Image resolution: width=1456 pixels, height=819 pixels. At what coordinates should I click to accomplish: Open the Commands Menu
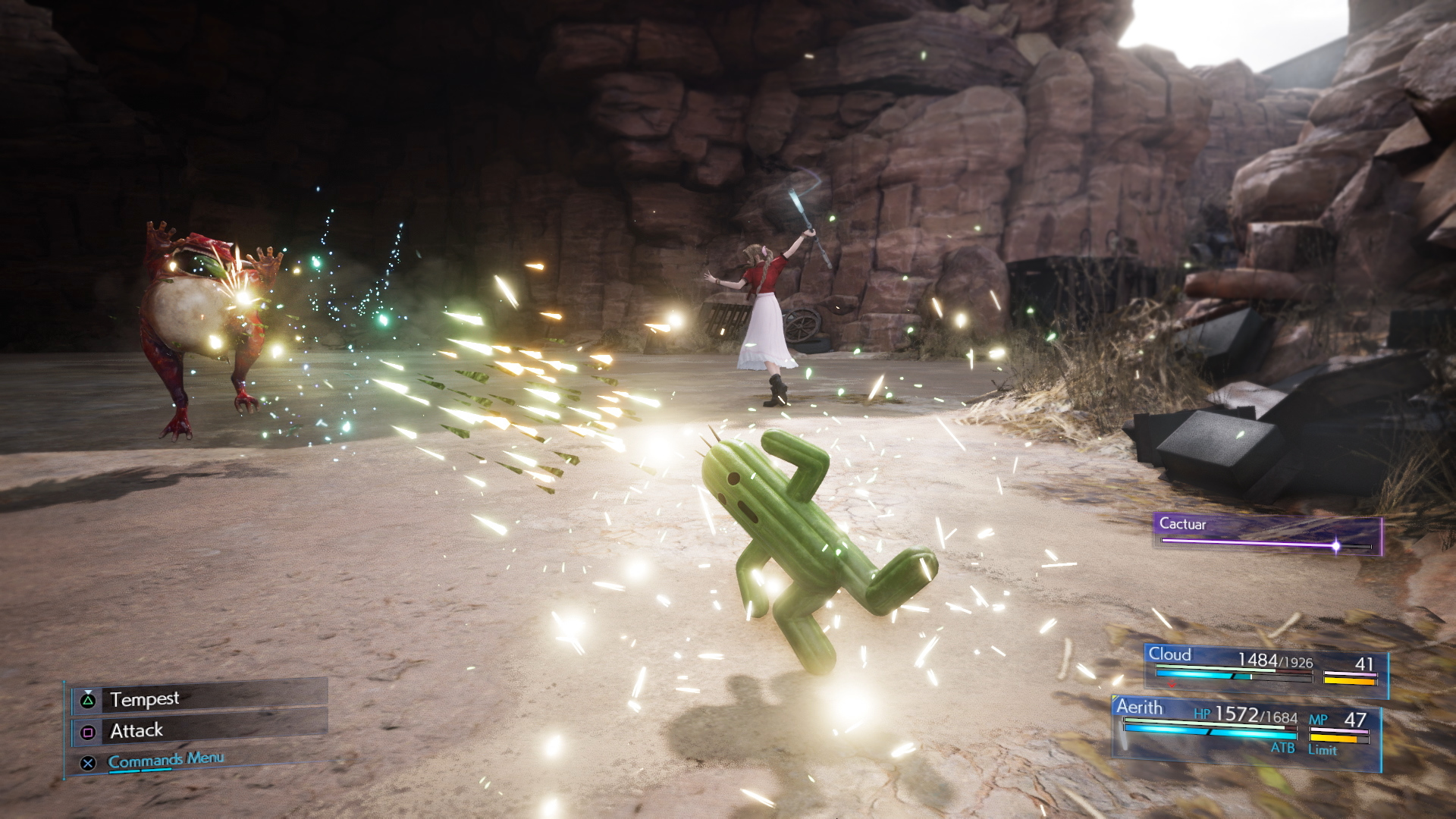[x=165, y=758]
